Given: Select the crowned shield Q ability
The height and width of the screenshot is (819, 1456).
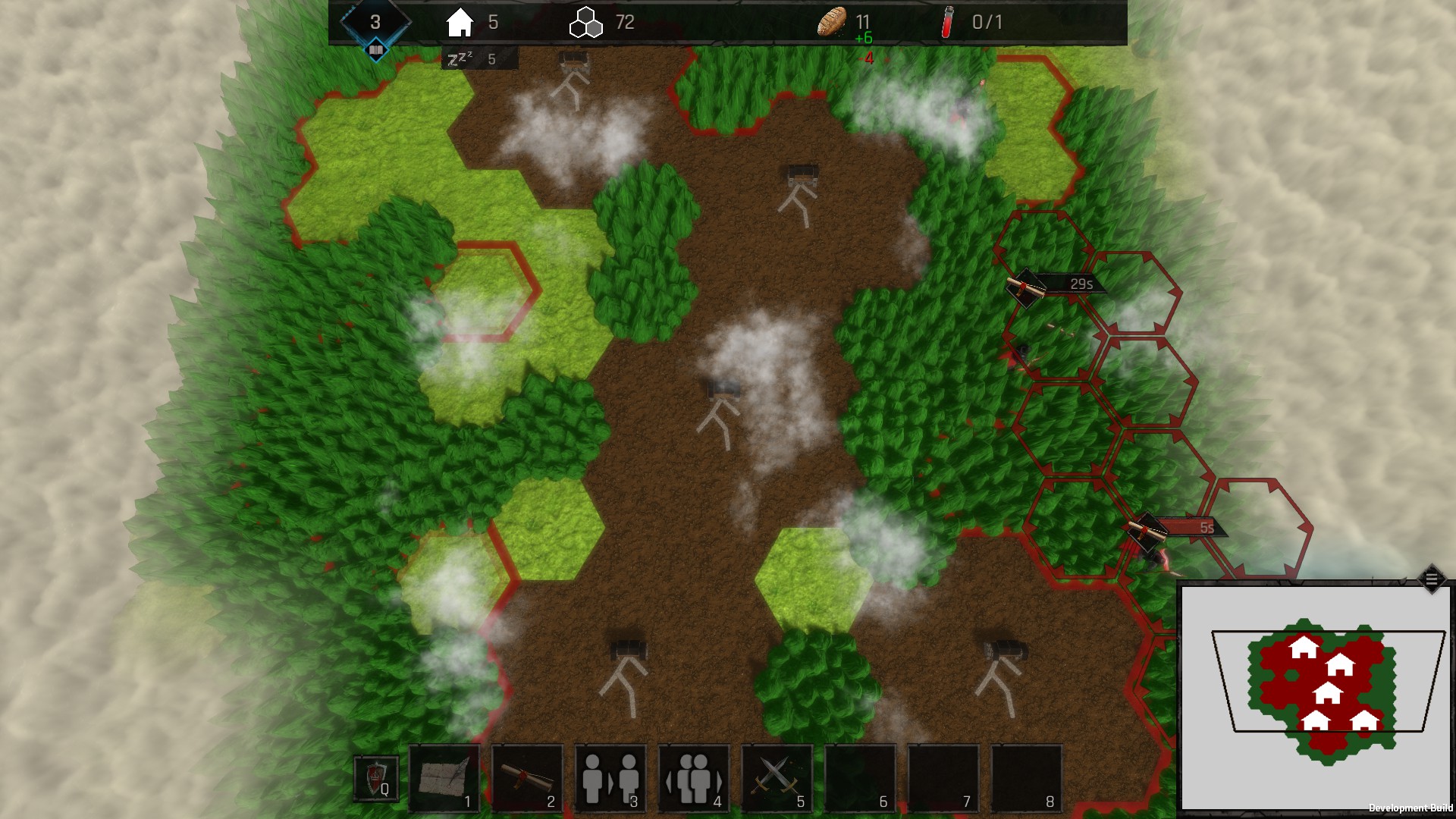Looking at the screenshot, I should tap(376, 779).
